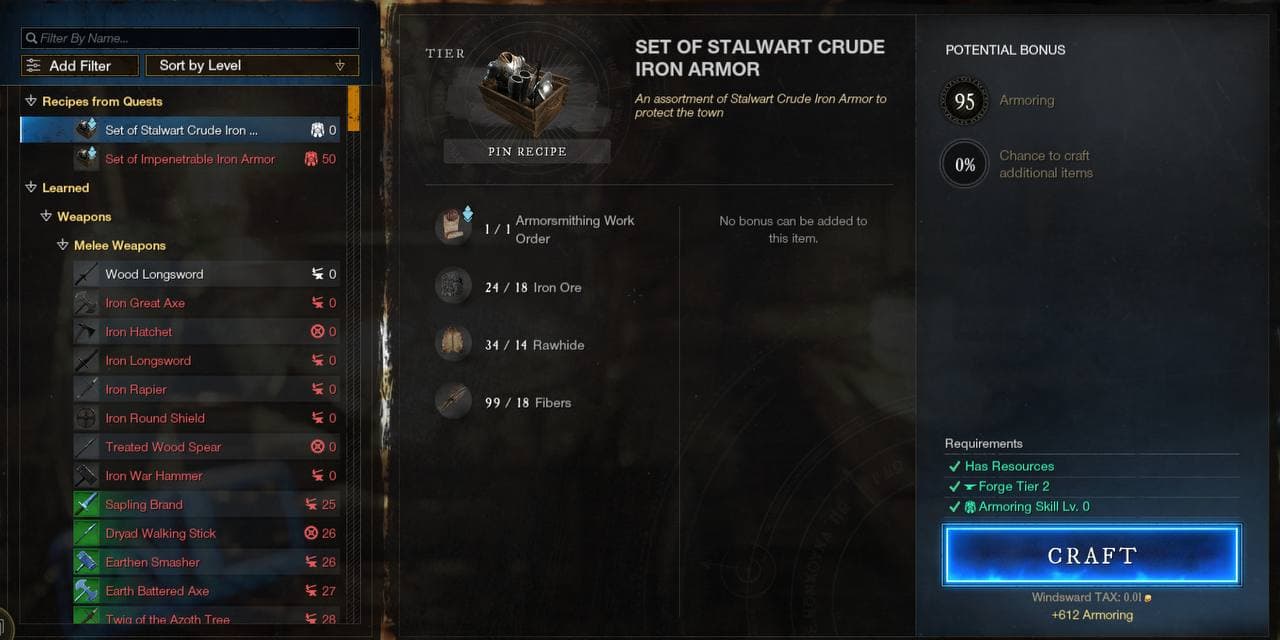The height and width of the screenshot is (640, 1280).
Task: Select the Dryad Walking Stick recipe
Action: pos(161,534)
